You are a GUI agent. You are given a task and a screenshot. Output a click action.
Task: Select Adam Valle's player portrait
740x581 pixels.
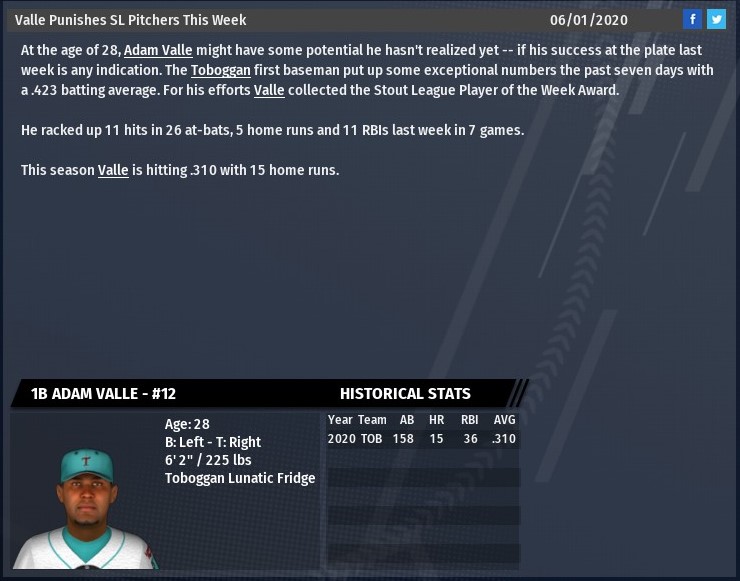87,506
